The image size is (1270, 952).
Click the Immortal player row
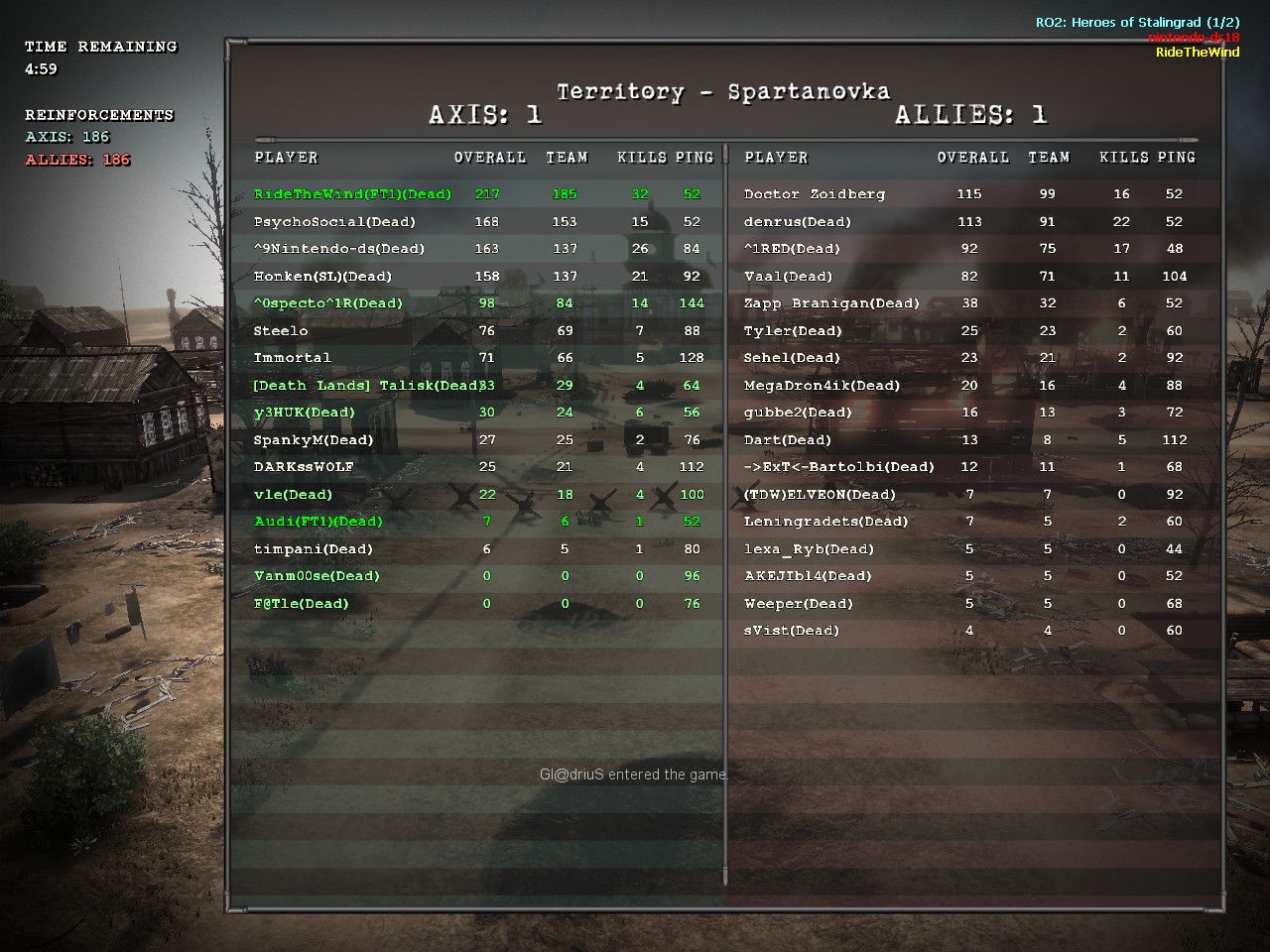[292, 358]
